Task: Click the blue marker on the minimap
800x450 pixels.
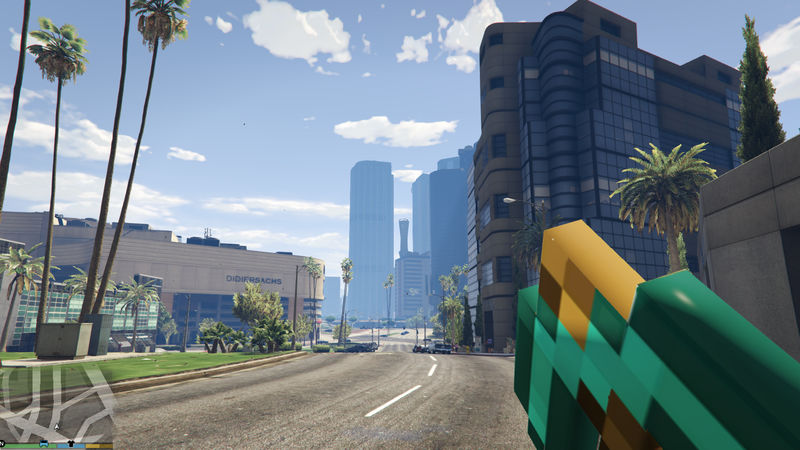Action: click(x=44, y=443)
